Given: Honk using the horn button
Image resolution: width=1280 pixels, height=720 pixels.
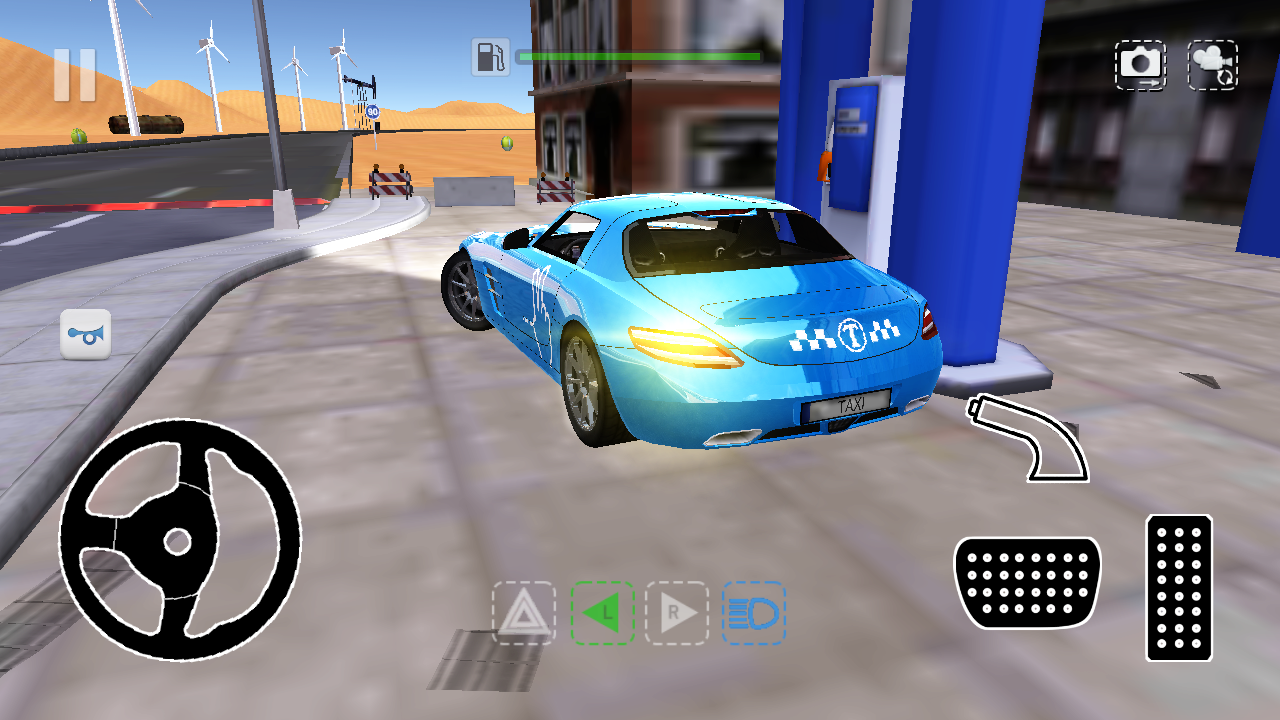Looking at the screenshot, I should (86, 334).
